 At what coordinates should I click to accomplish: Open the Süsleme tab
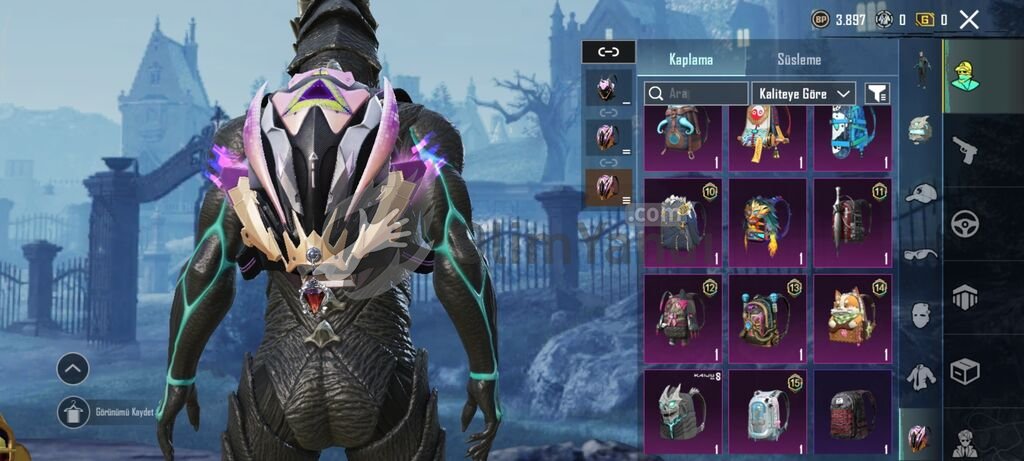(799, 59)
